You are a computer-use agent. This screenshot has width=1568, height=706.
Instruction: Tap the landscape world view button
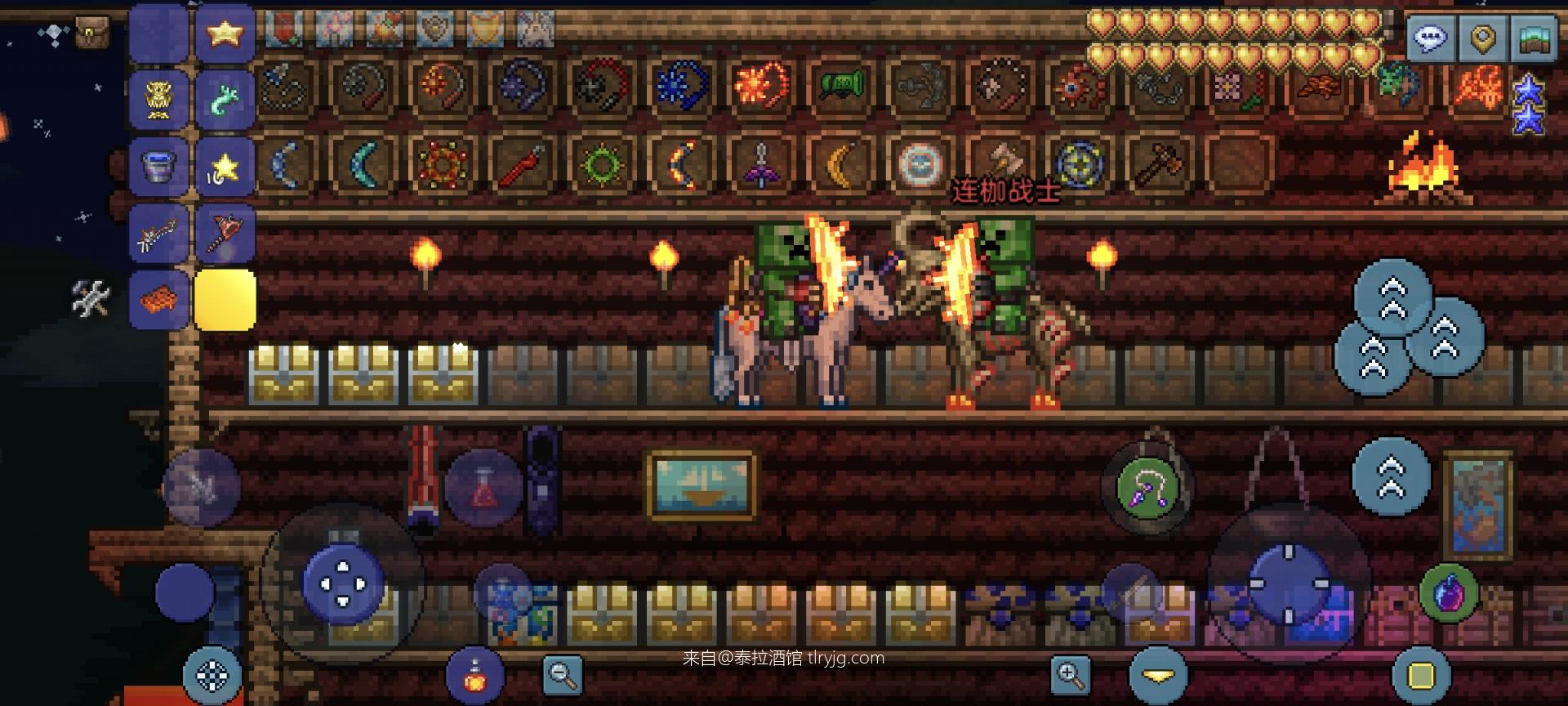1535,38
